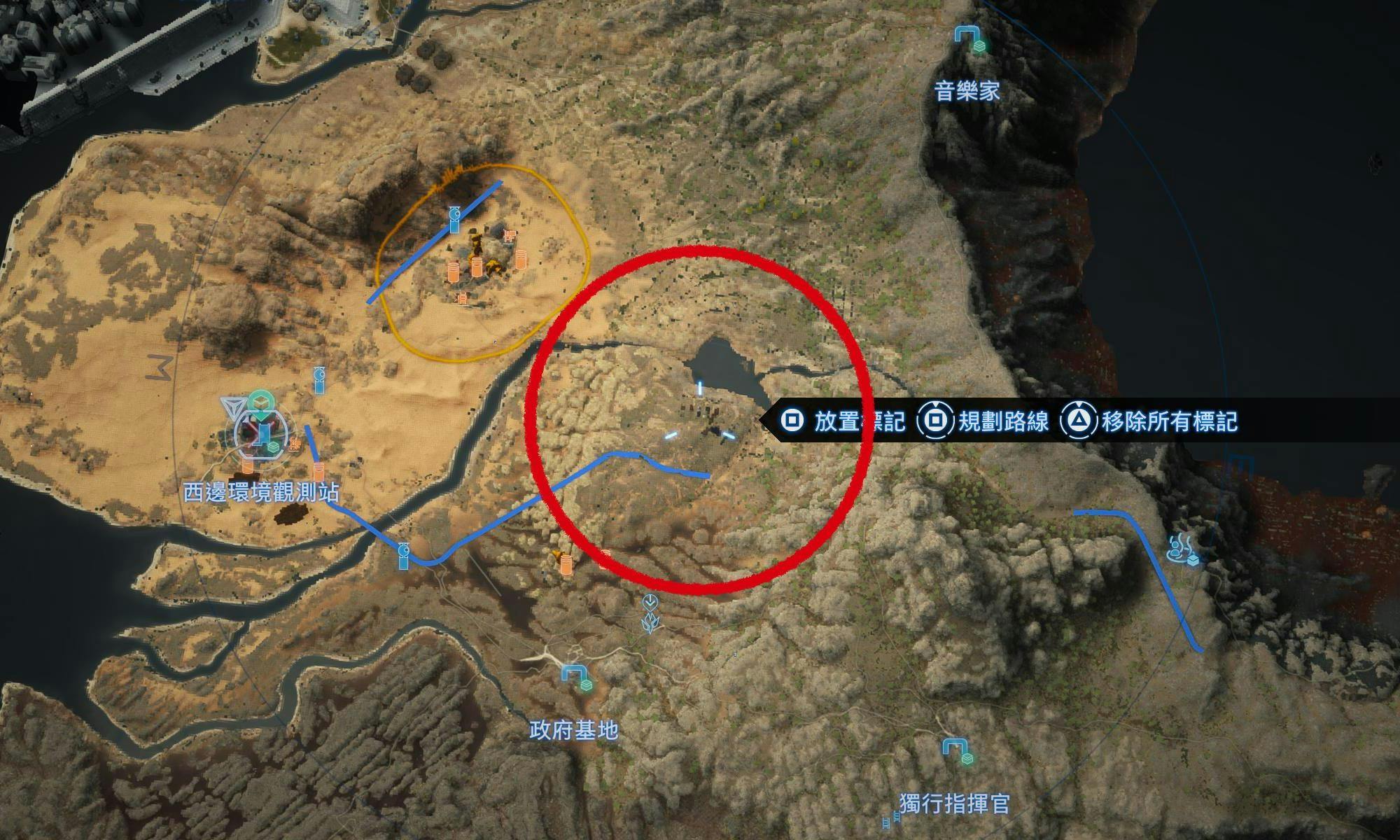Select the 音樂家 shelter marker

coord(971,38)
